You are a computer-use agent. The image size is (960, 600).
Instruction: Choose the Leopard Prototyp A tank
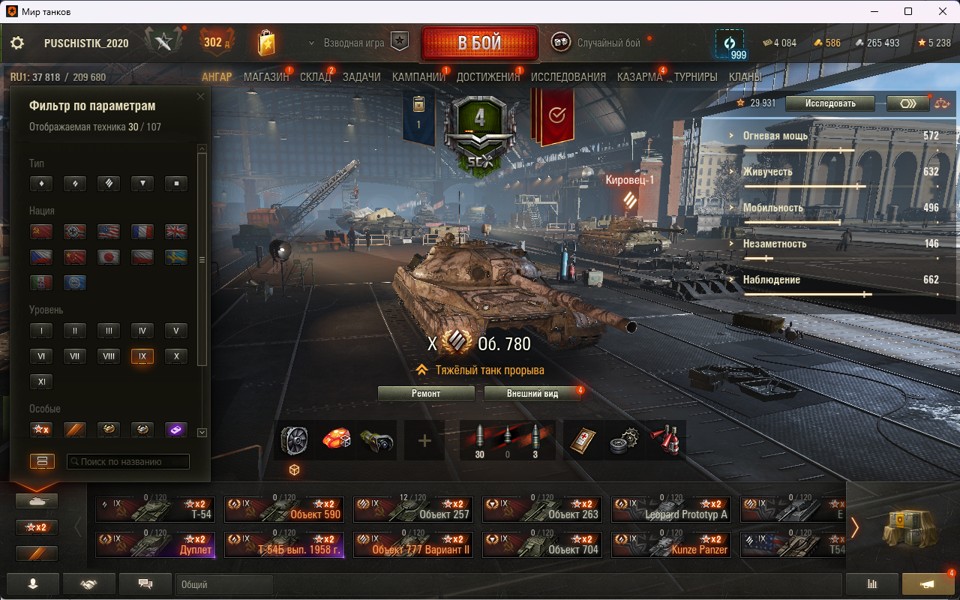pos(672,510)
